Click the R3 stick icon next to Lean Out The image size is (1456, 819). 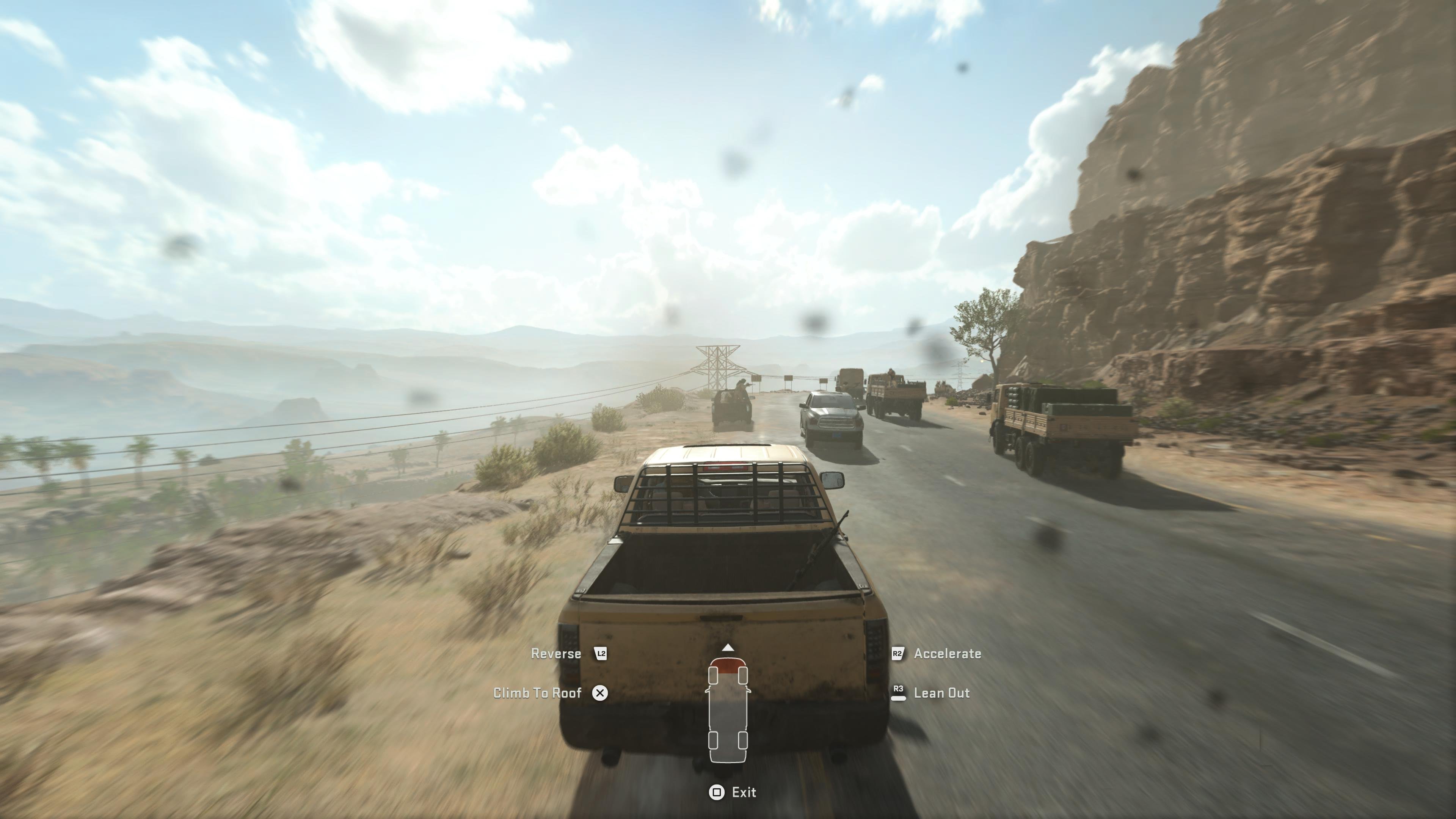tap(898, 693)
